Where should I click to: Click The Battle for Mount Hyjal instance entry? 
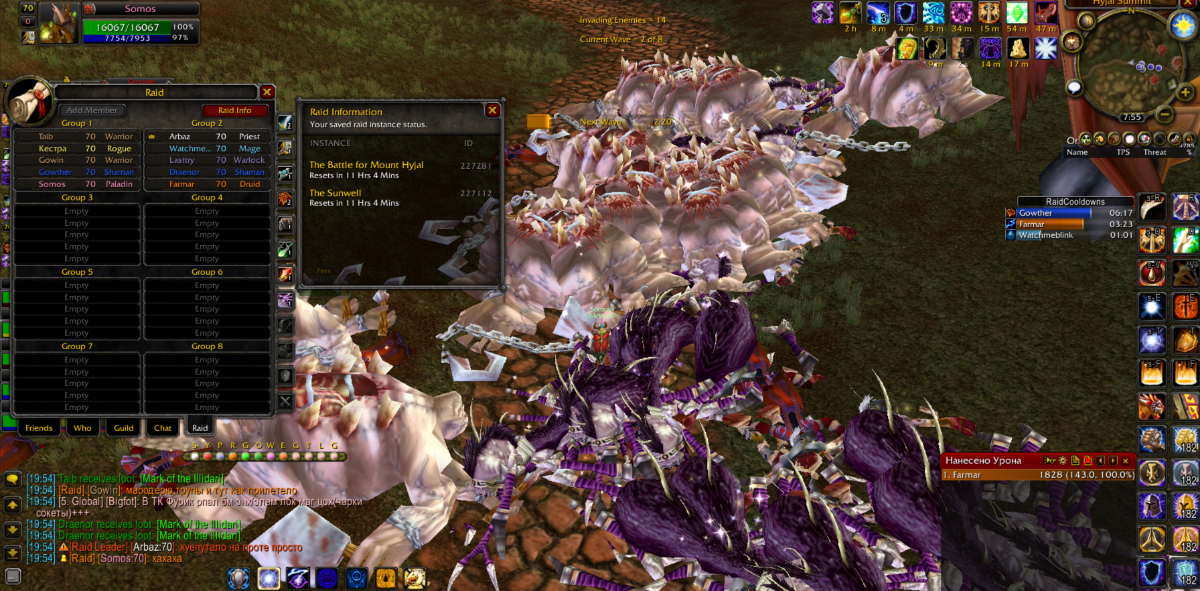366,165
